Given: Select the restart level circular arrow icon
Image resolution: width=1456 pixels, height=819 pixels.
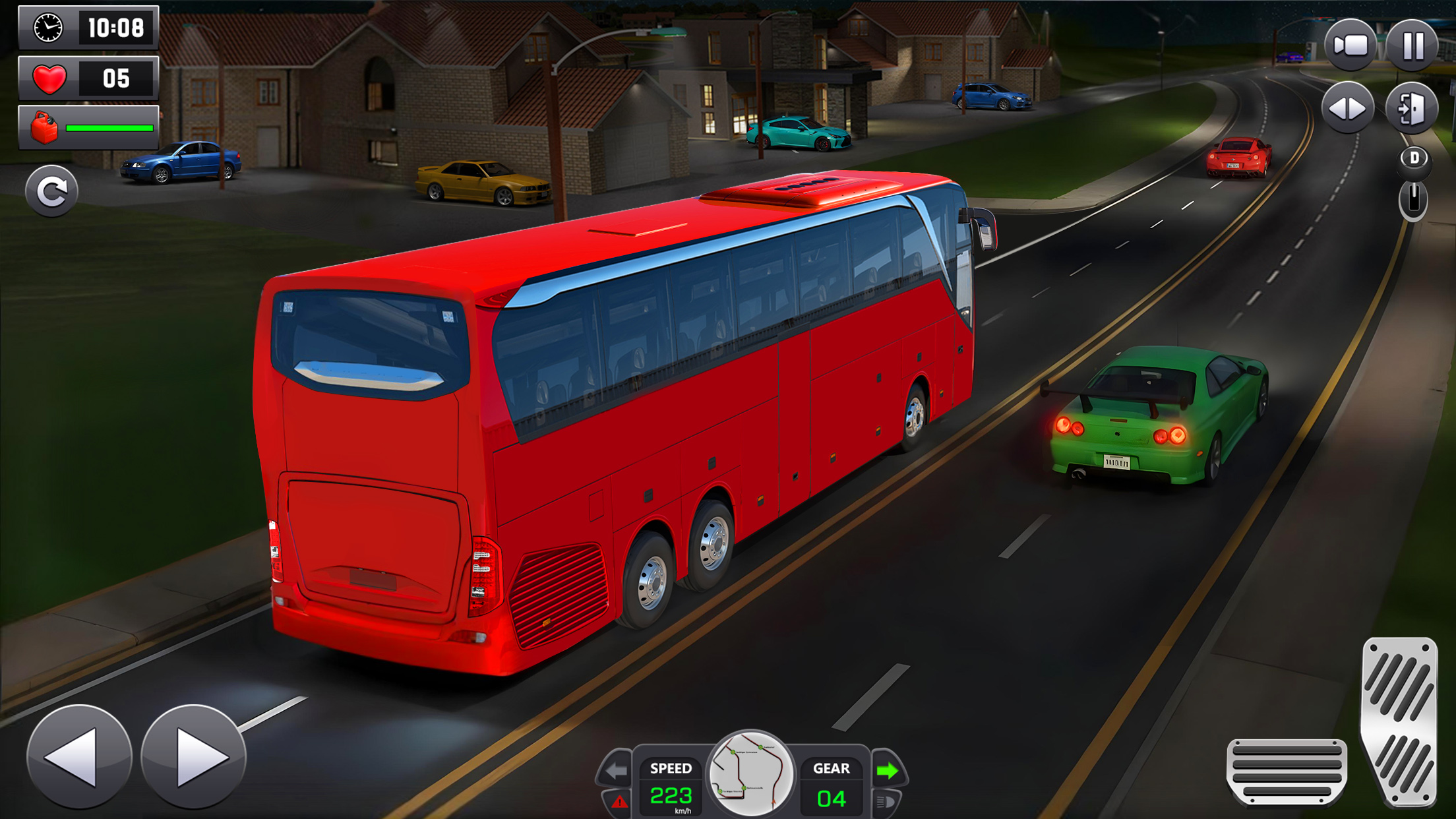Looking at the screenshot, I should click(x=53, y=191).
